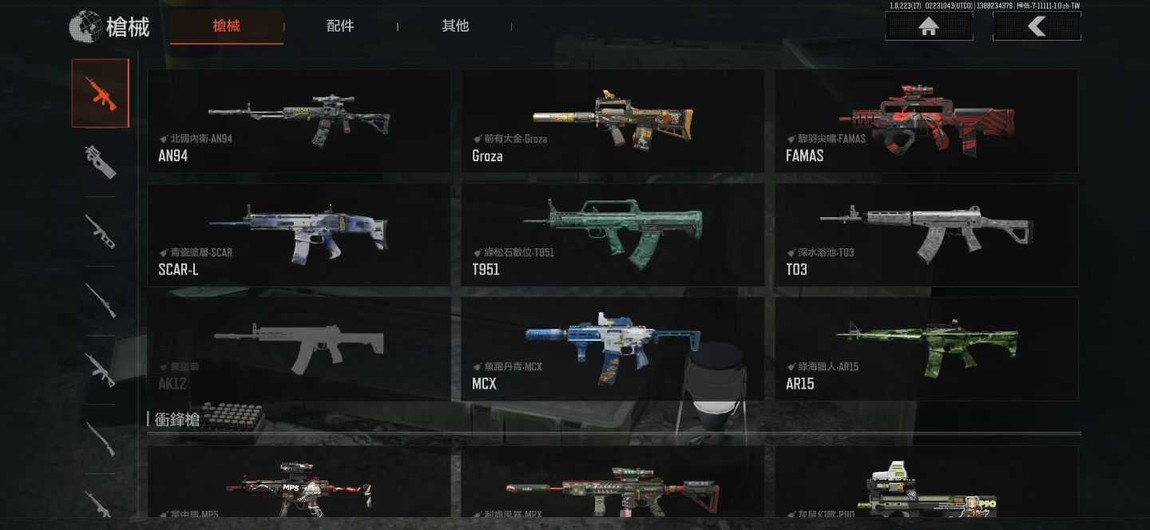
Task: Open the 配件 tab
Action: point(340,26)
